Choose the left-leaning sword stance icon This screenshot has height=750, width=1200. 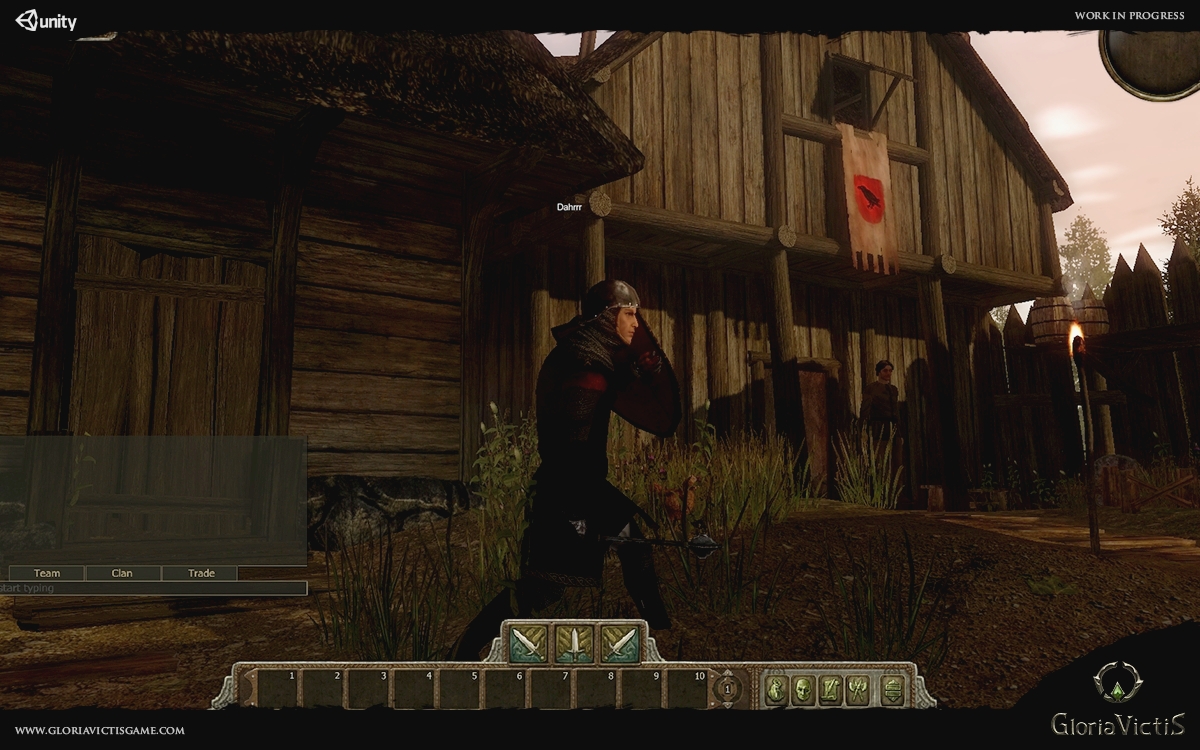(x=529, y=643)
